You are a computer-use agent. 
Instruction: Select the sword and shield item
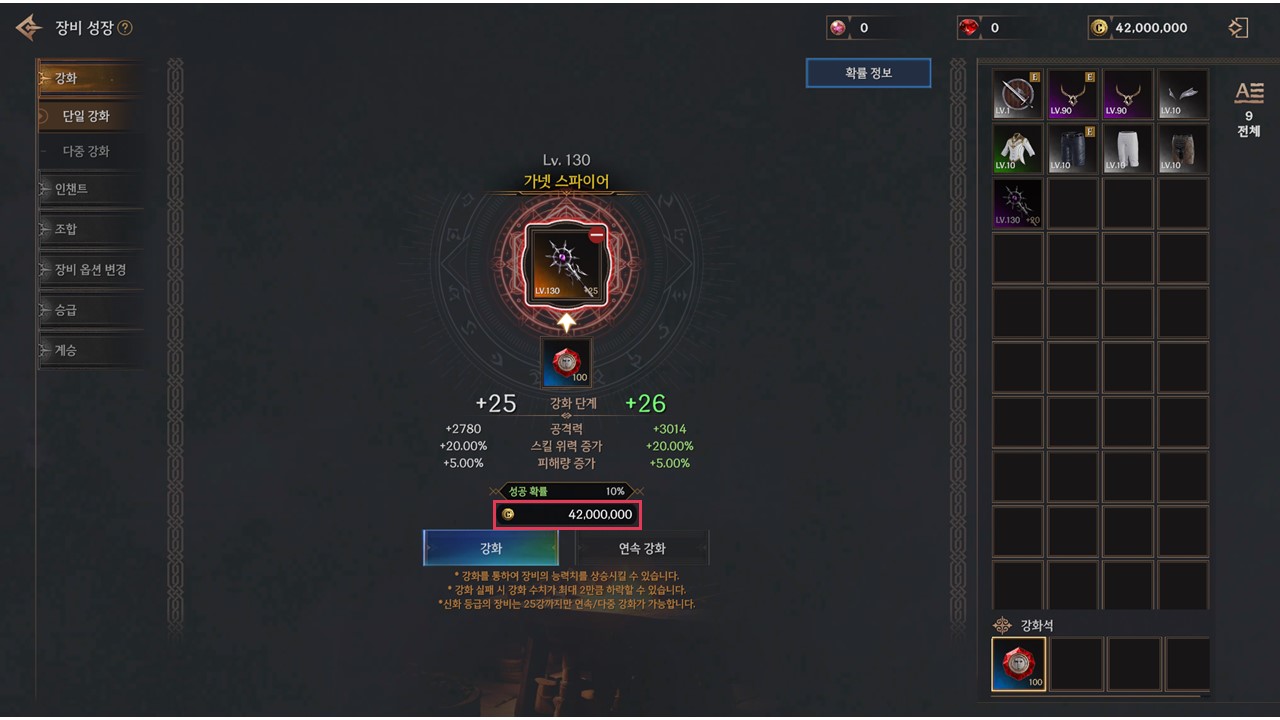click(1018, 95)
